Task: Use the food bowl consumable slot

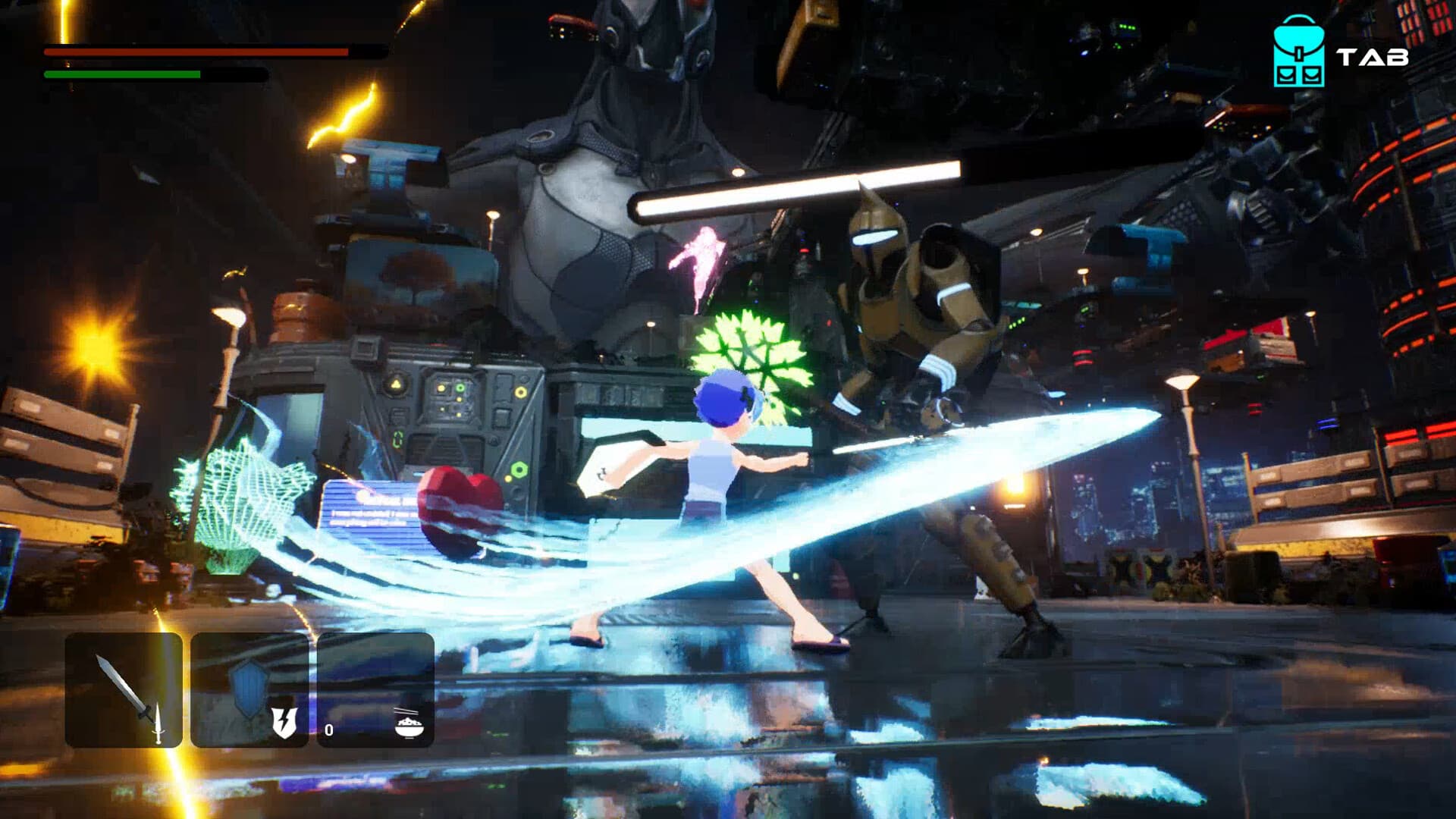Action: pos(375,689)
